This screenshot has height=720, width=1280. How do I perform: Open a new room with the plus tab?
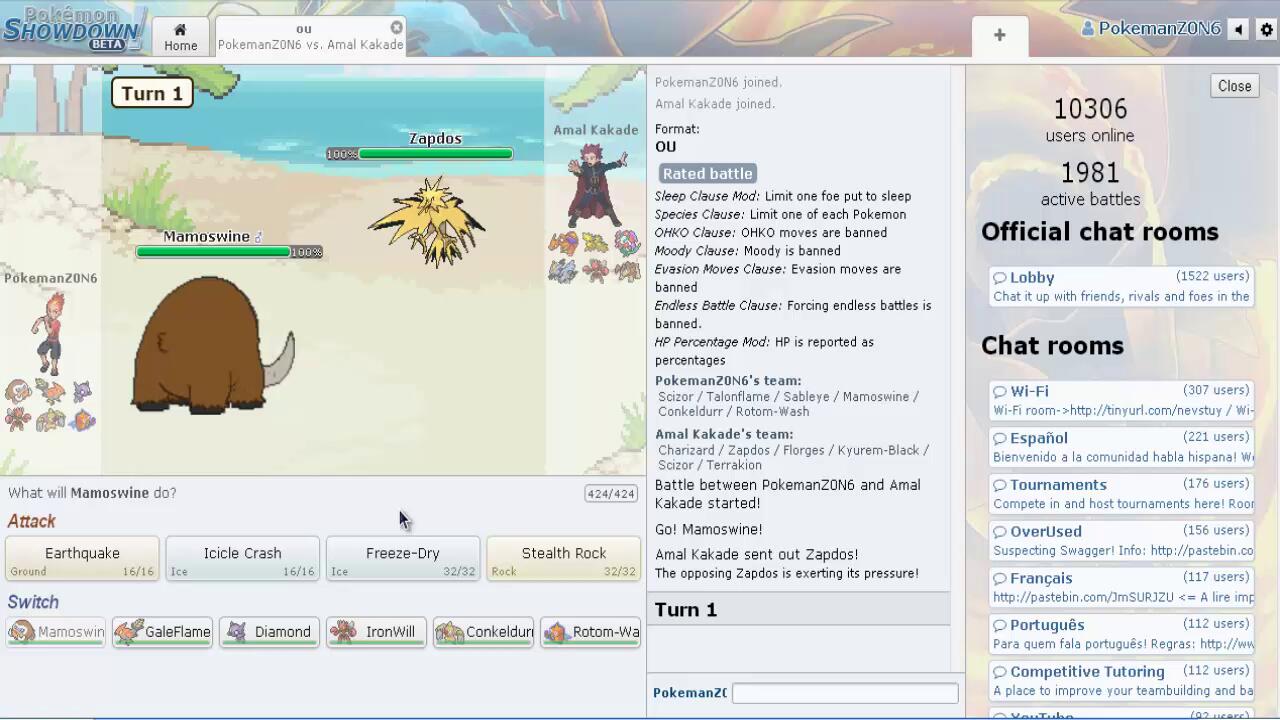(999, 36)
